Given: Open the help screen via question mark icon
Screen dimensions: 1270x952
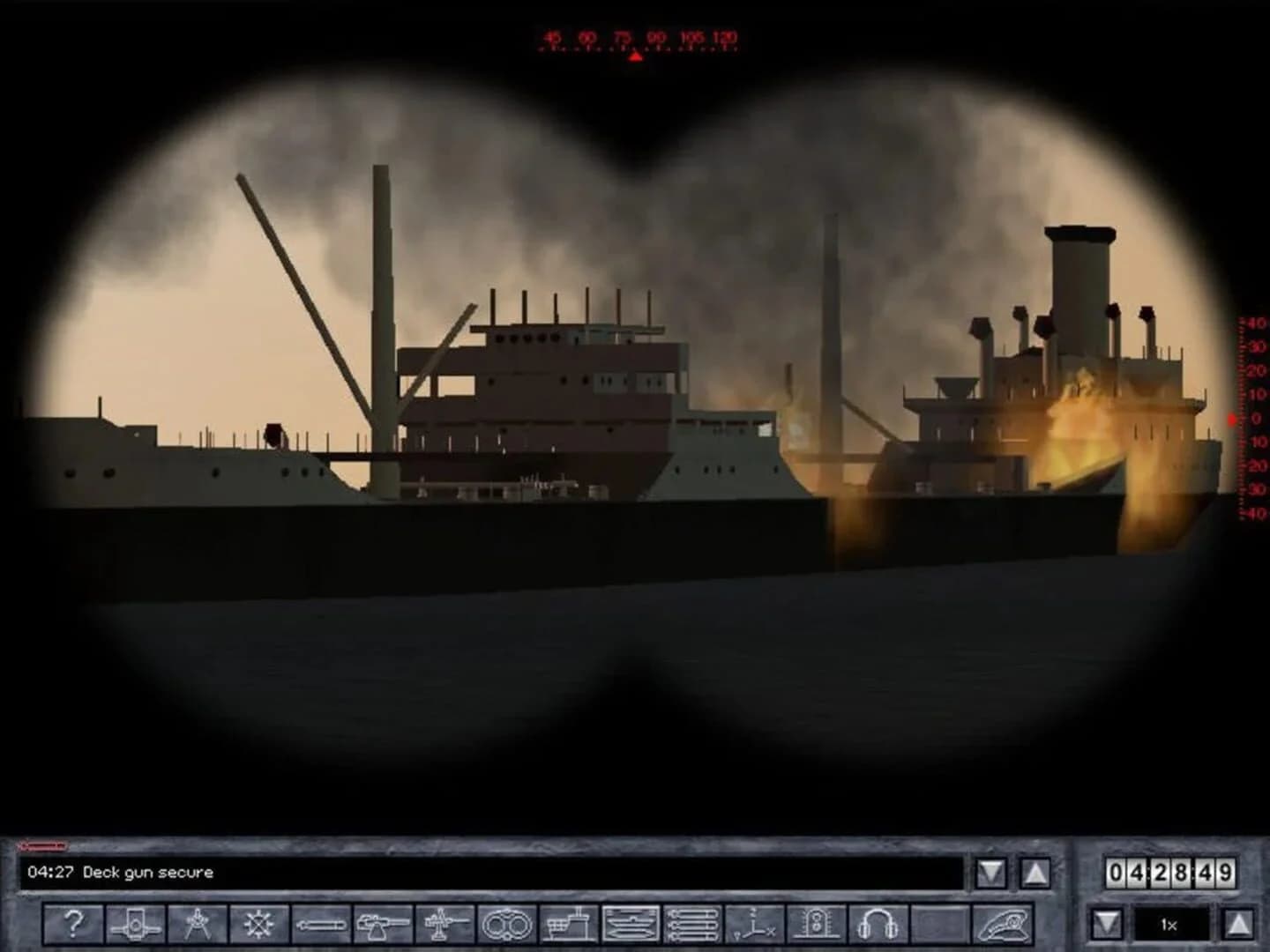Looking at the screenshot, I should pyautogui.click(x=73, y=924).
